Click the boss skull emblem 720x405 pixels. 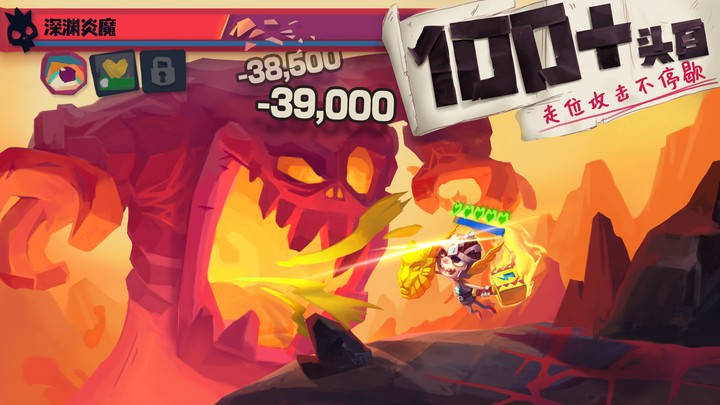pos(20,31)
